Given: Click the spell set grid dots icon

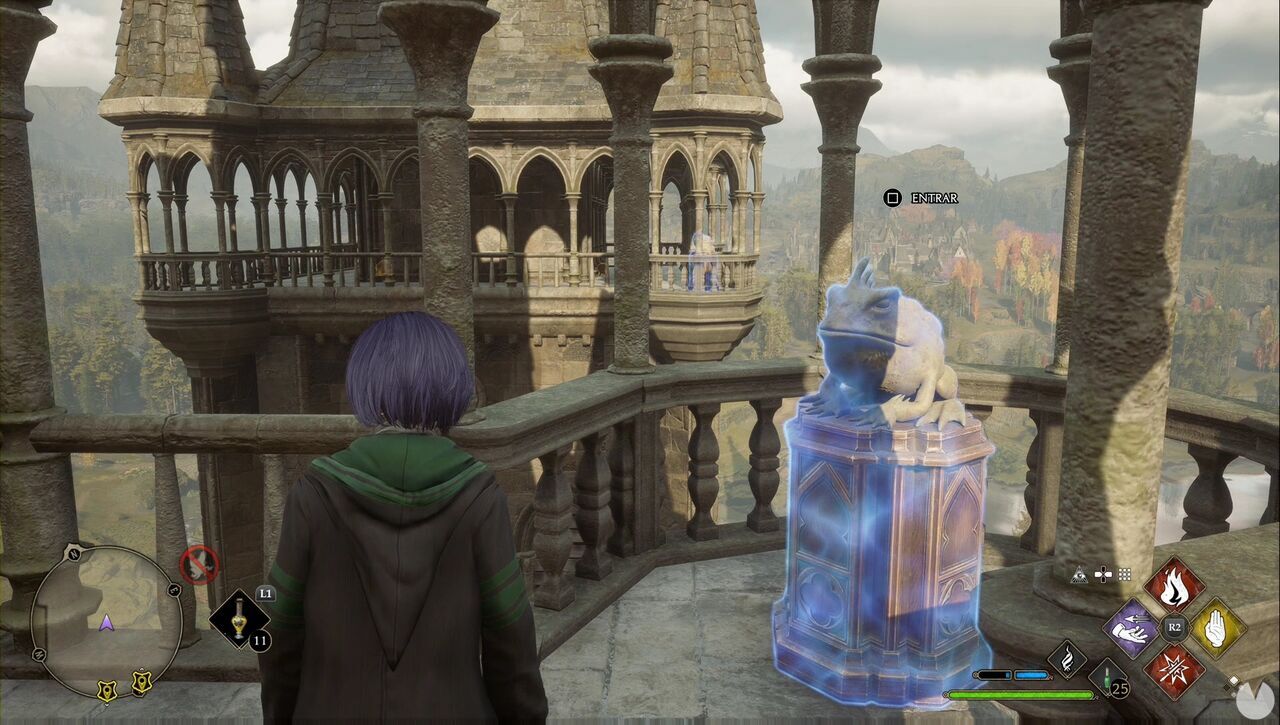Looking at the screenshot, I should tap(1125, 574).
